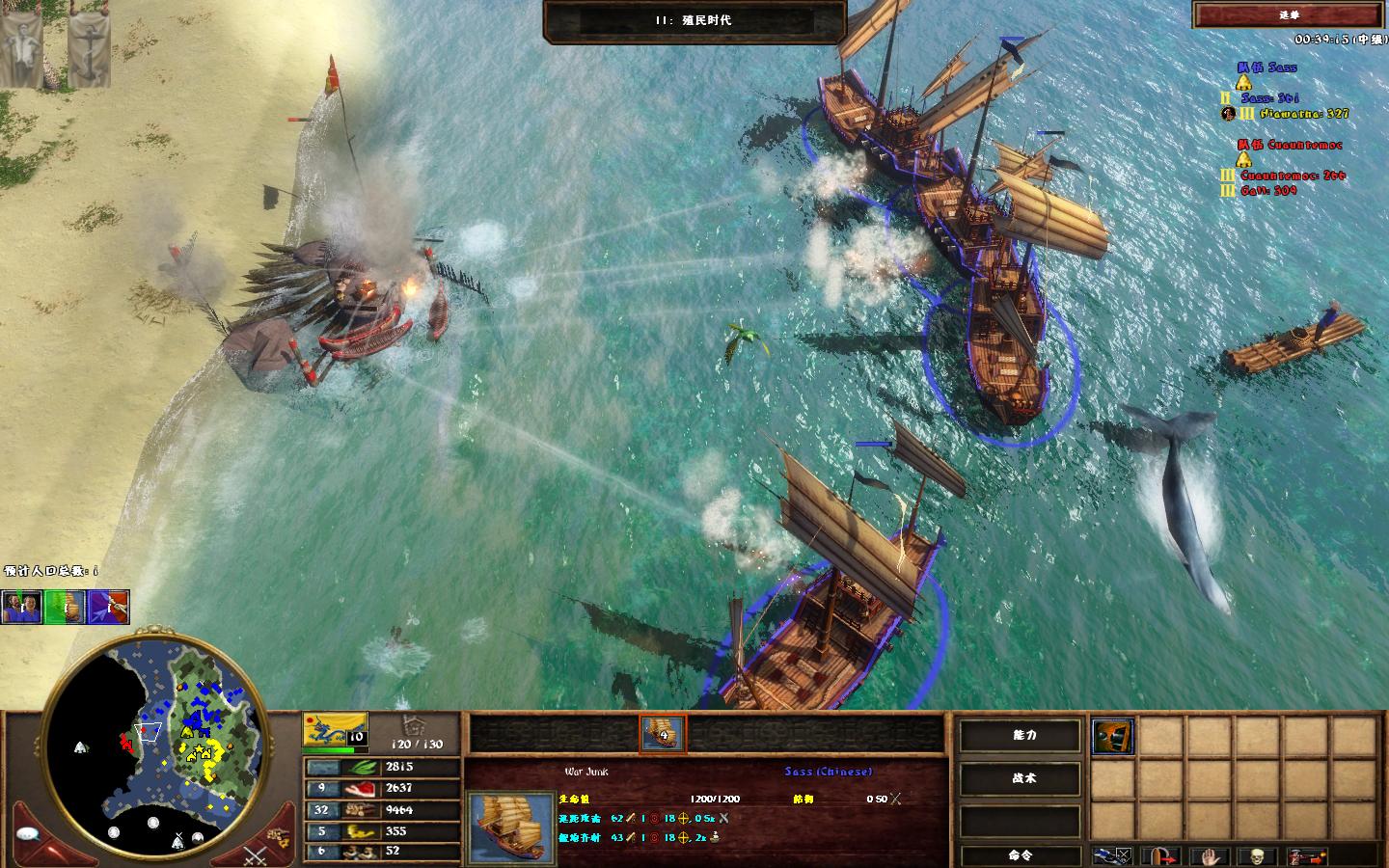This screenshot has height=868, width=1389.
Task: Open the chat bubble button beside minimap
Action: [x=27, y=833]
